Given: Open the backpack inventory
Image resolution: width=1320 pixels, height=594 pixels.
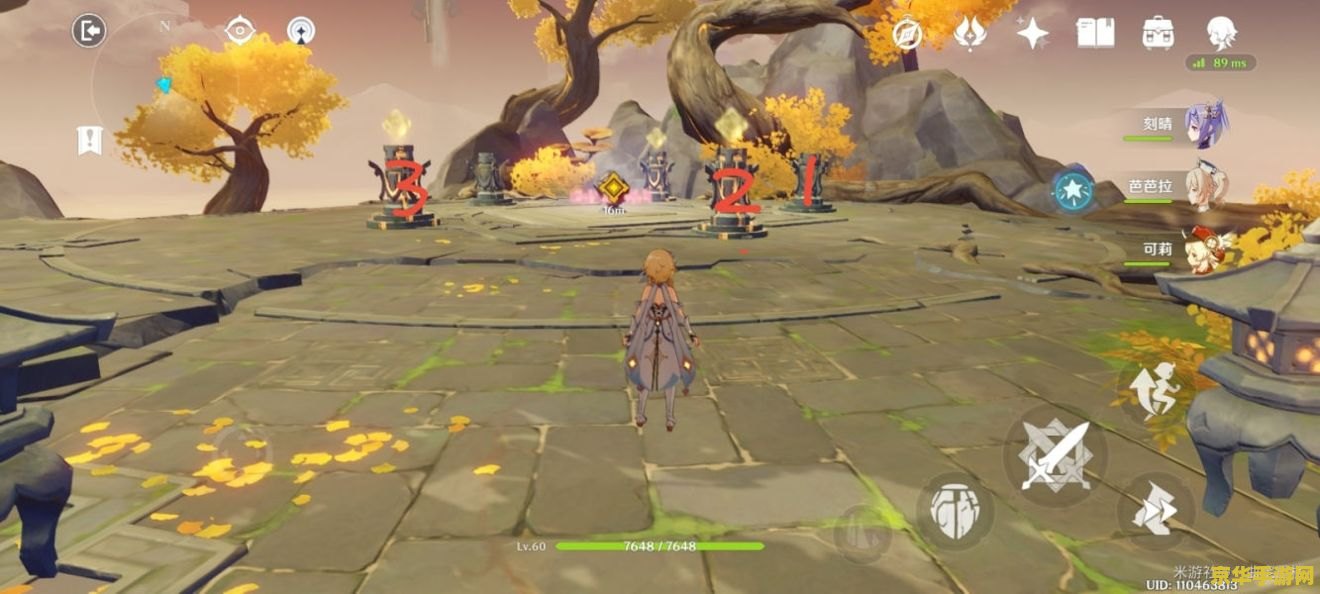Looking at the screenshot, I should point(1158,33).
